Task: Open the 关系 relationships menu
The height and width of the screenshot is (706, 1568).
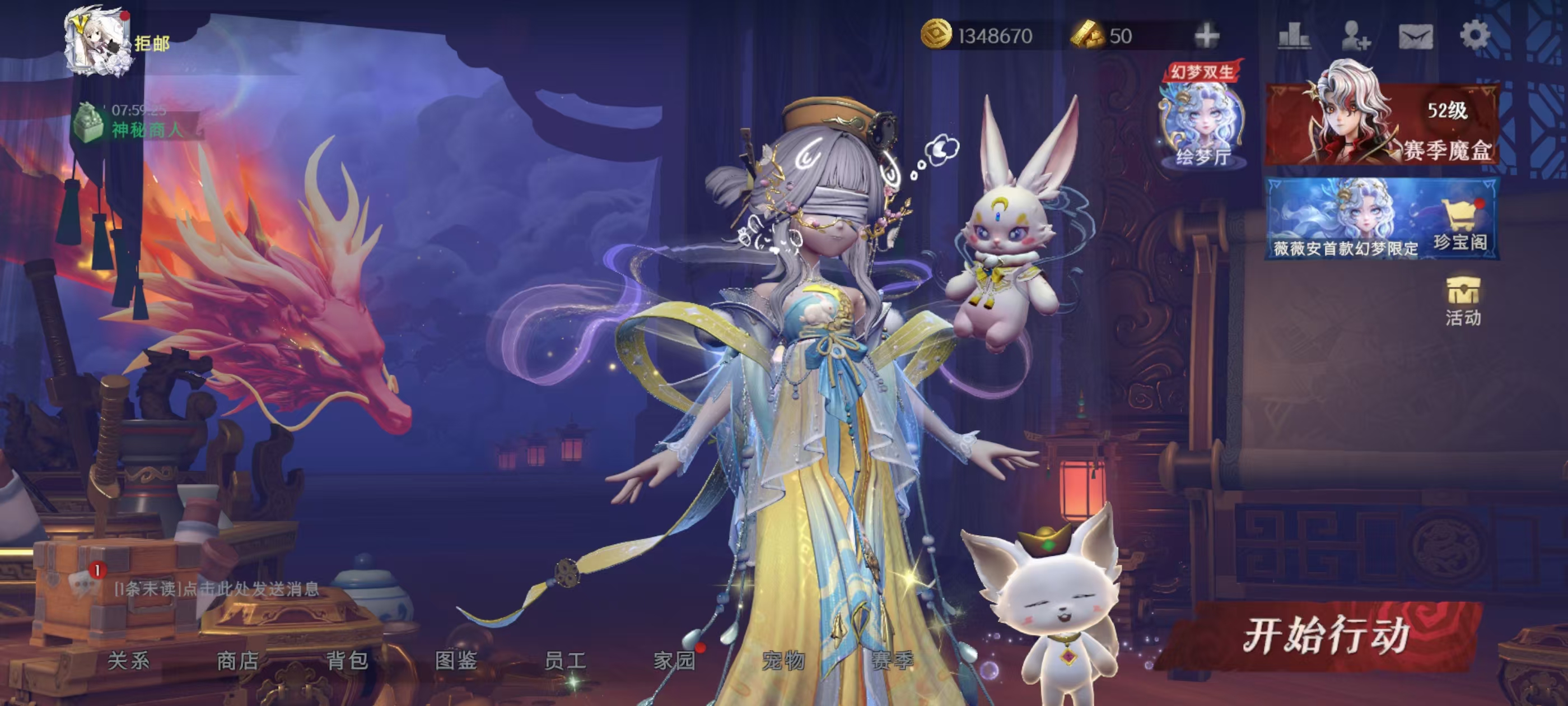Action: [x=128, y=661]
